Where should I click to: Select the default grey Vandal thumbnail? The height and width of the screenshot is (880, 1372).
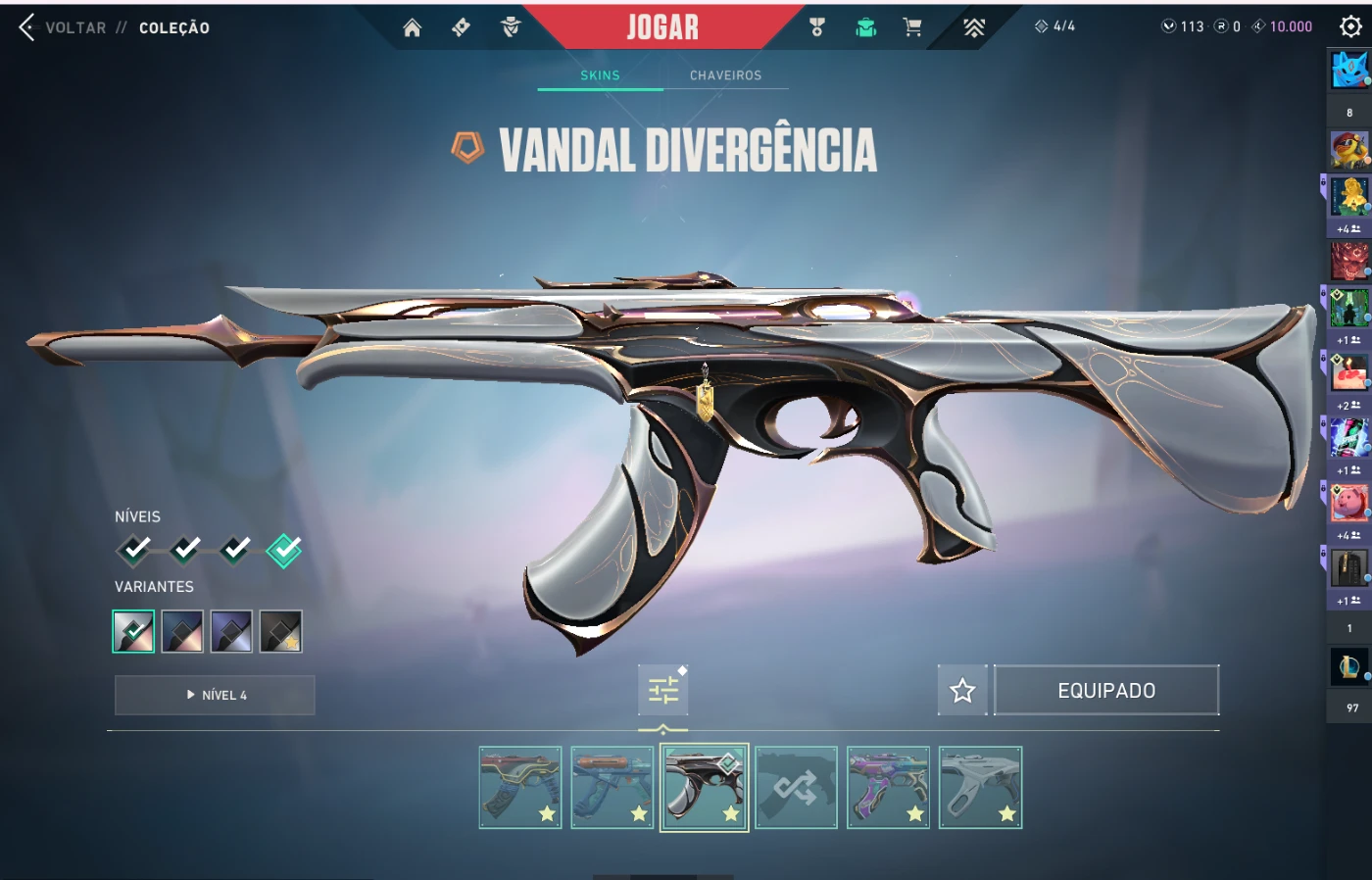tap(980, 788)
